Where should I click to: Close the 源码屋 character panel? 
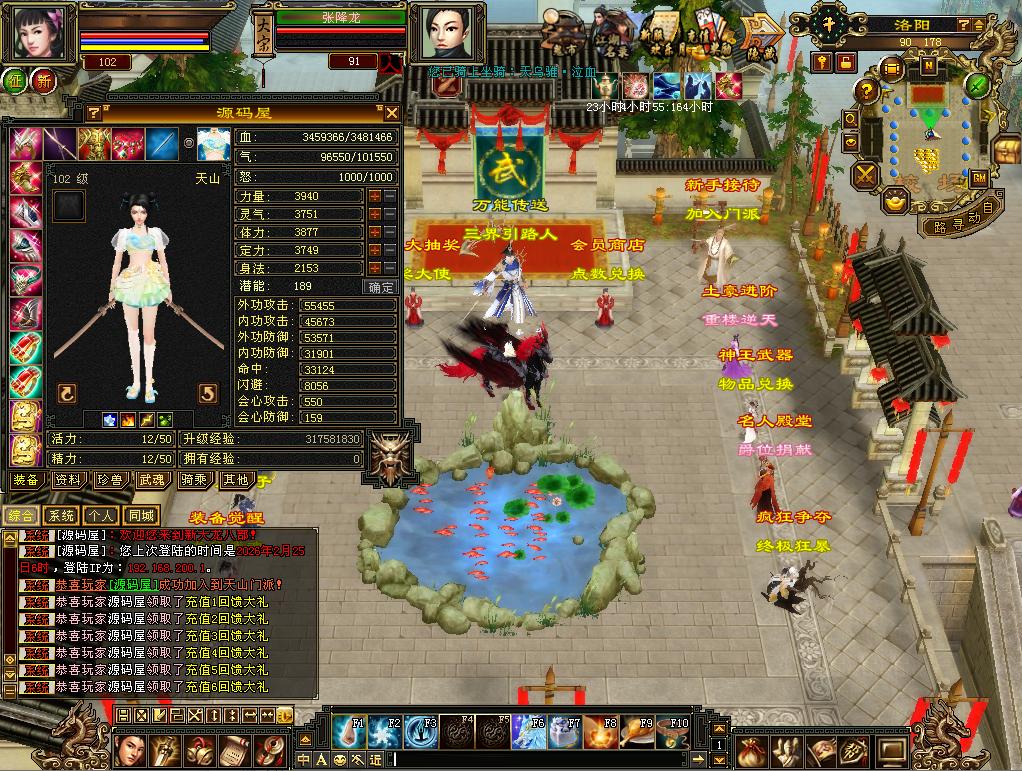point(392,113)
